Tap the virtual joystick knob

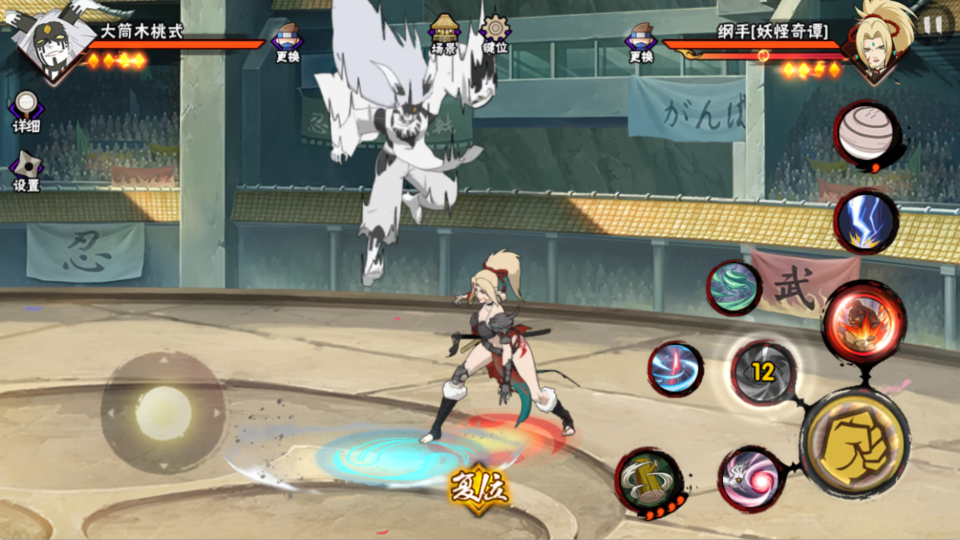[162, 412]
